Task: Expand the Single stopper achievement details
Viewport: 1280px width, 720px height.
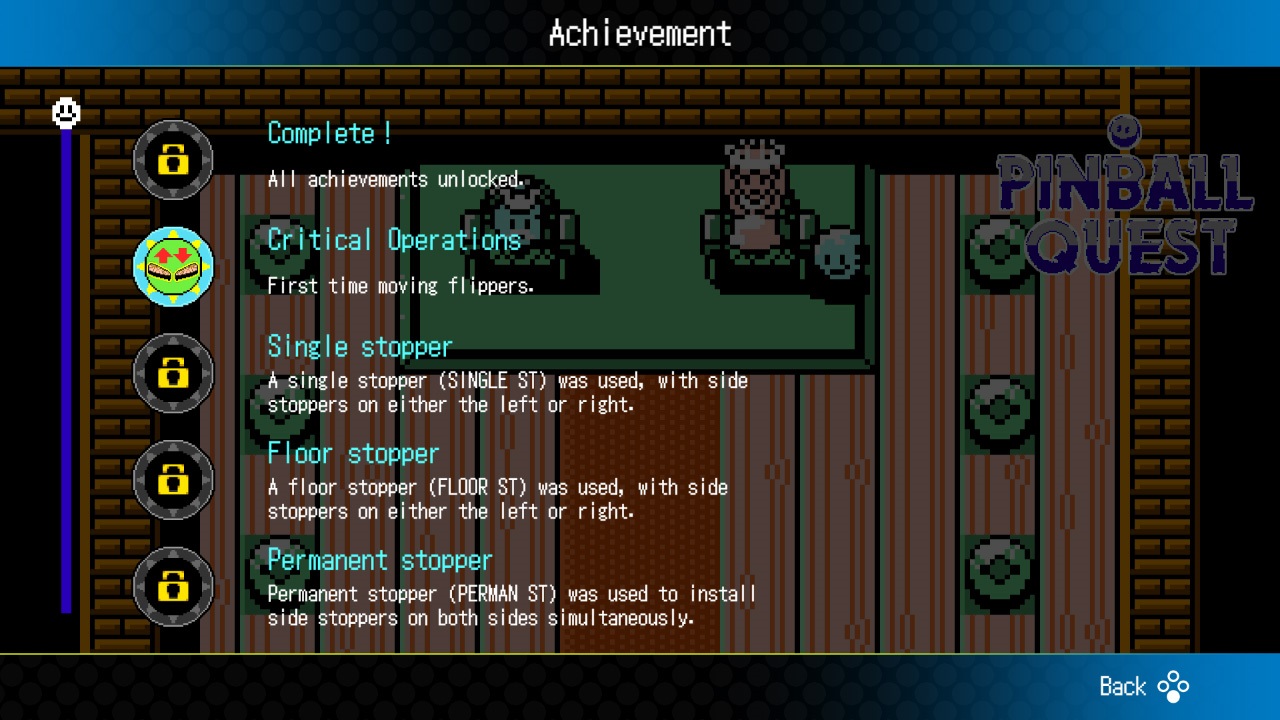Action: pos(360,346)
